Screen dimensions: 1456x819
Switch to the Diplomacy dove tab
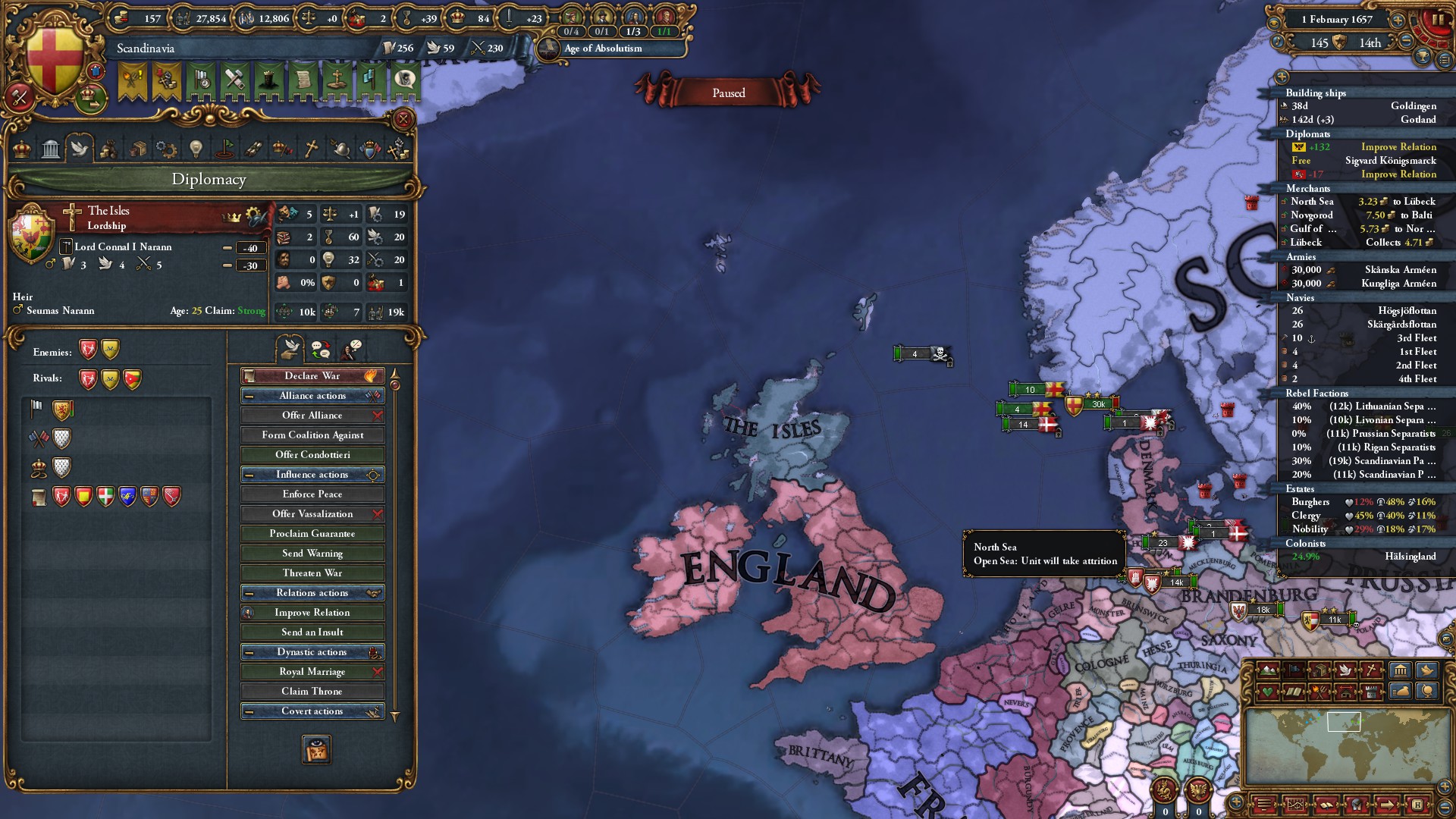tap(80, 149)
